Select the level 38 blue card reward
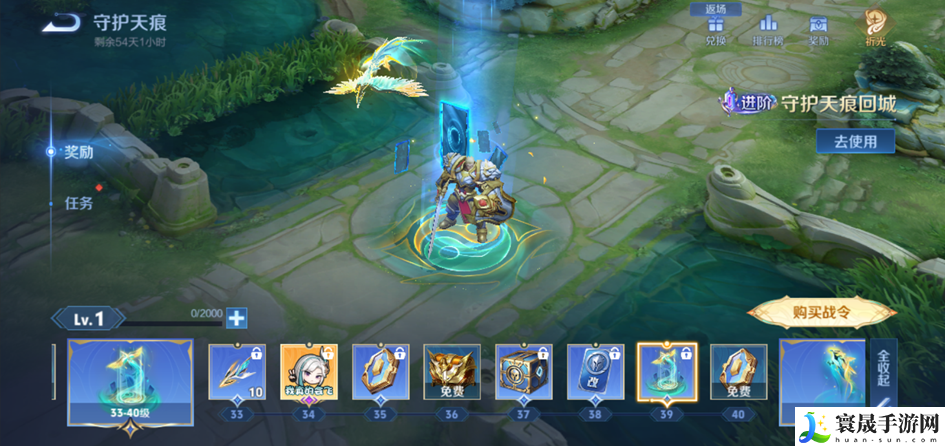Viewport: 945px width, 446px height. (x=596, y=372)
